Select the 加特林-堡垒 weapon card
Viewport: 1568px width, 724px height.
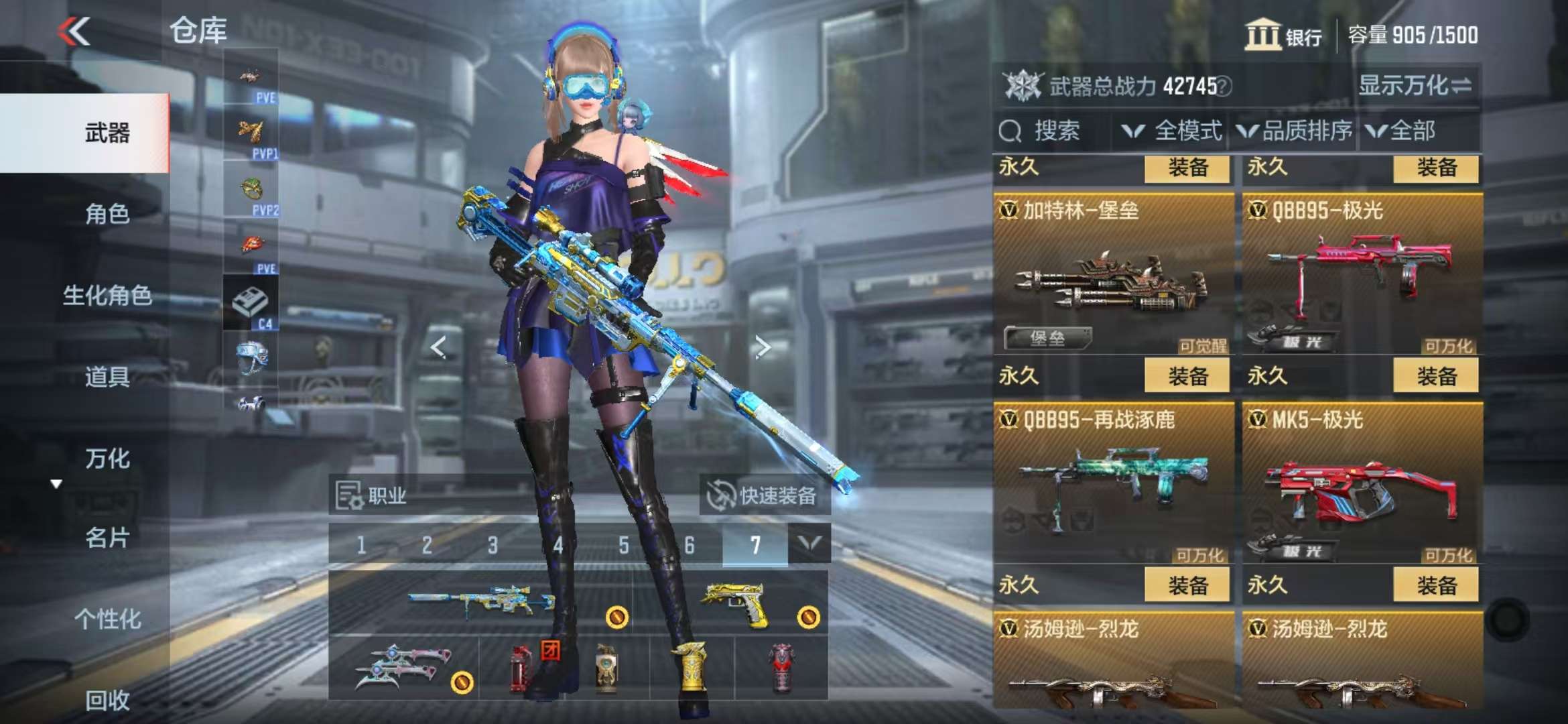tap(1112, 275)
